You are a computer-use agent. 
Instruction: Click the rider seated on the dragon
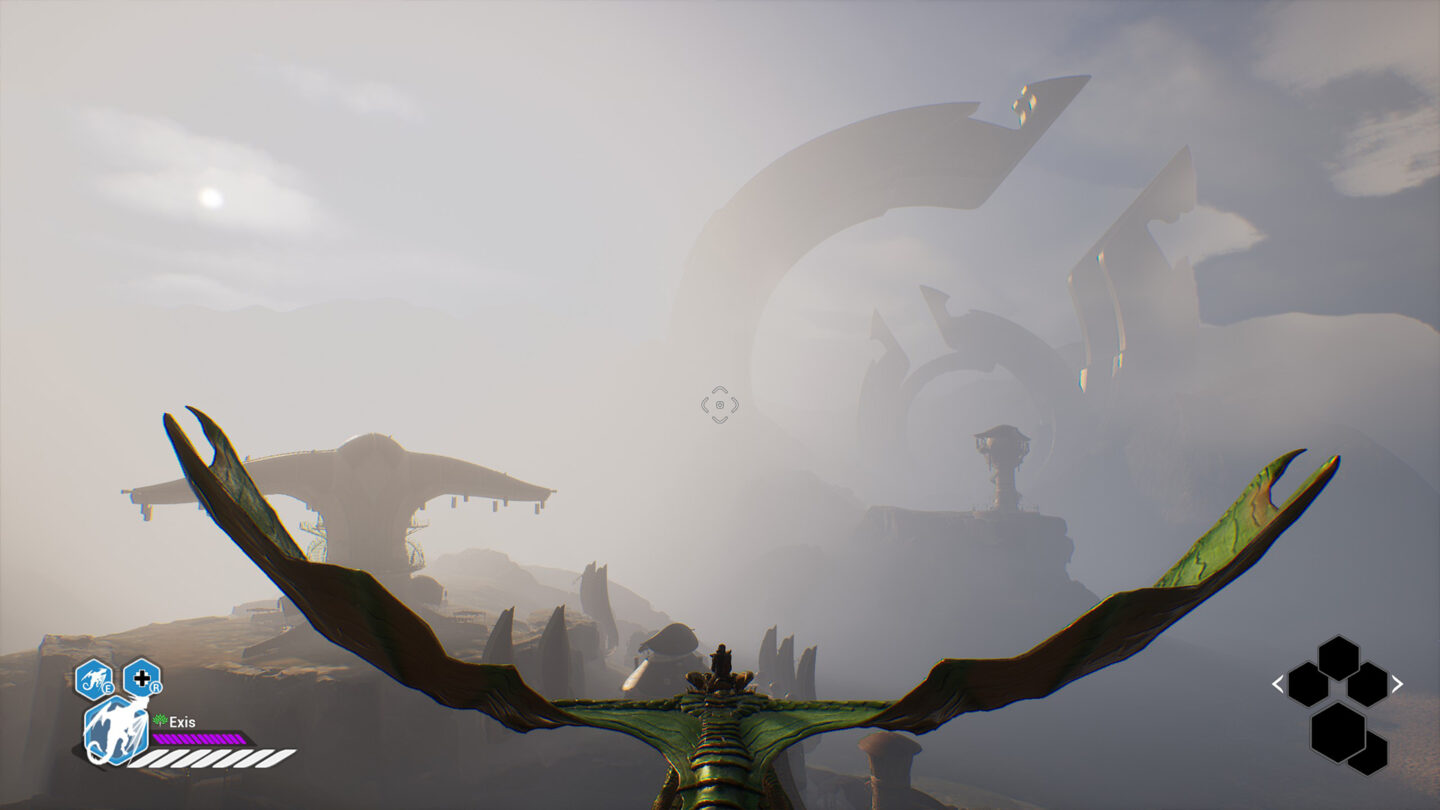pyautogui.click(x=722, y=660)
